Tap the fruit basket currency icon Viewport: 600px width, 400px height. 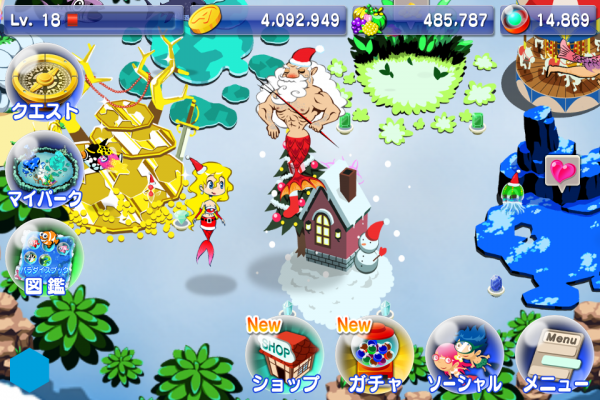(368, 18)
